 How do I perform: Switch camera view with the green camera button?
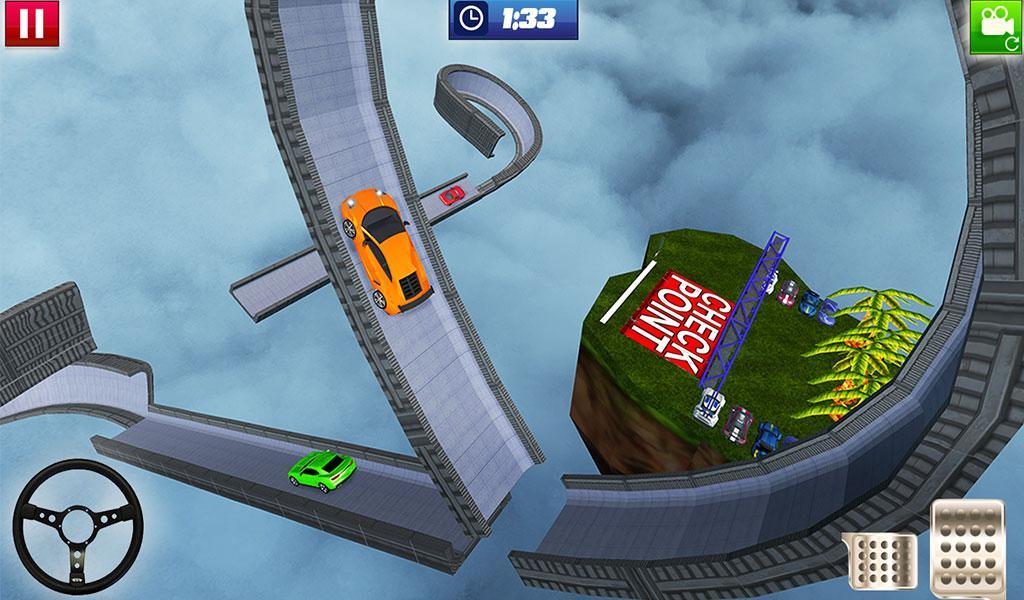996,24
